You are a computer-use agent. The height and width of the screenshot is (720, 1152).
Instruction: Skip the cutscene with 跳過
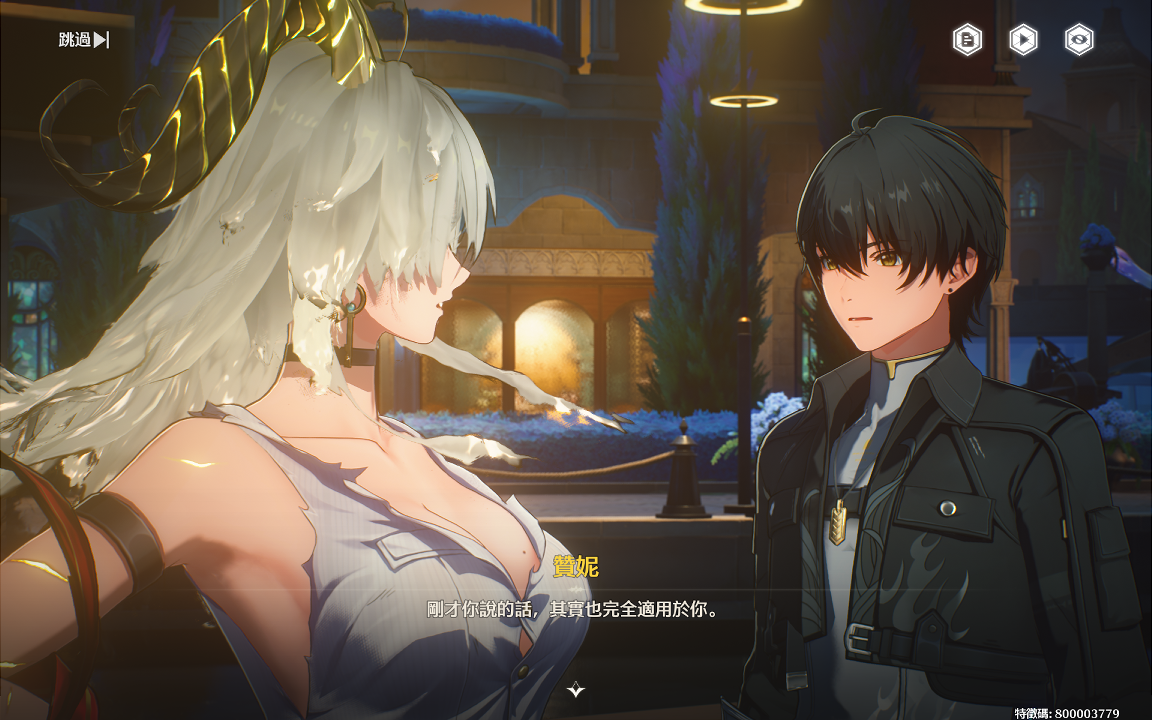point(84,40)
